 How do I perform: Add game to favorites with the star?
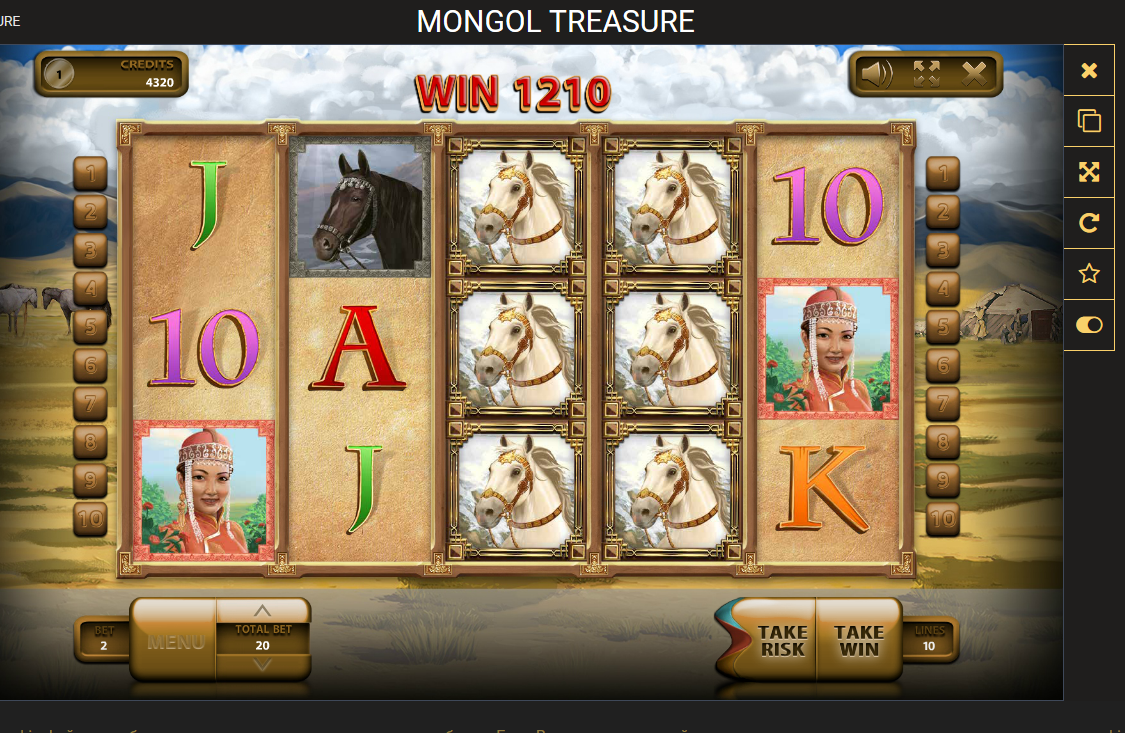1089,274
